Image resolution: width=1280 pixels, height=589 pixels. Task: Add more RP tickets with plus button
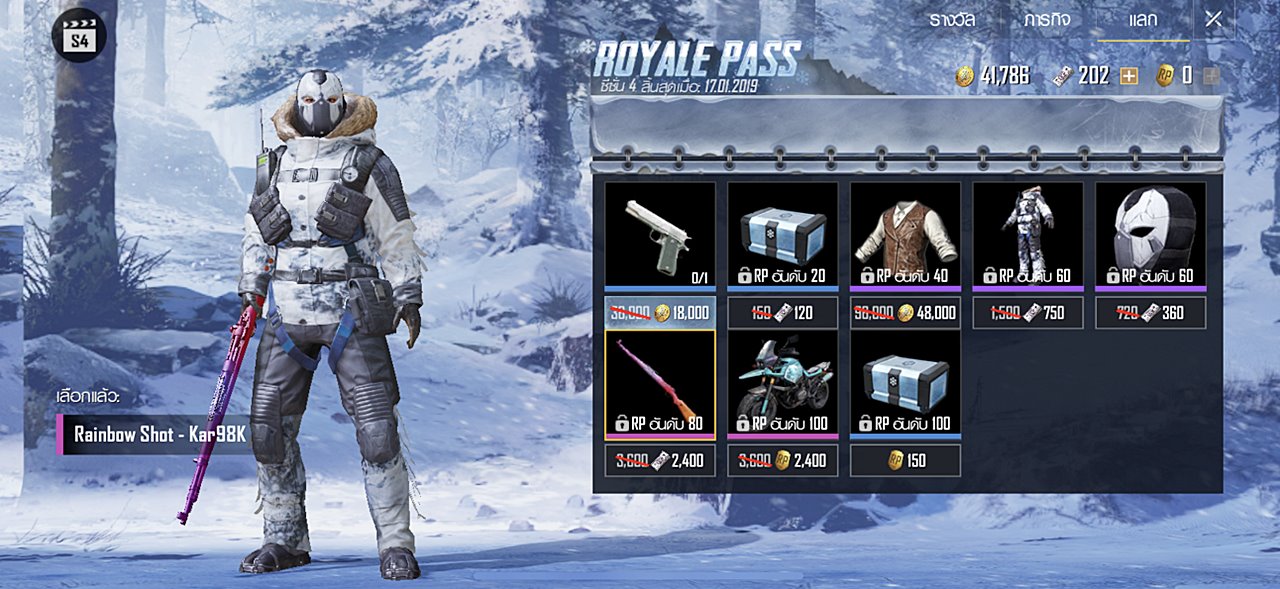[x=1129, y=76]
